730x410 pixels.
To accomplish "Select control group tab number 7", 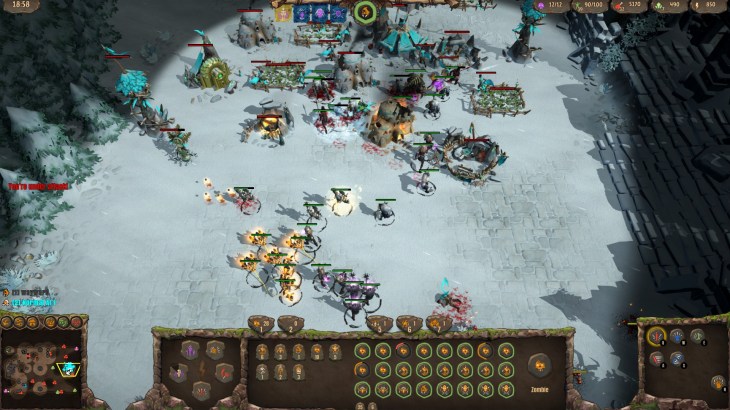I will pos(438,324).
